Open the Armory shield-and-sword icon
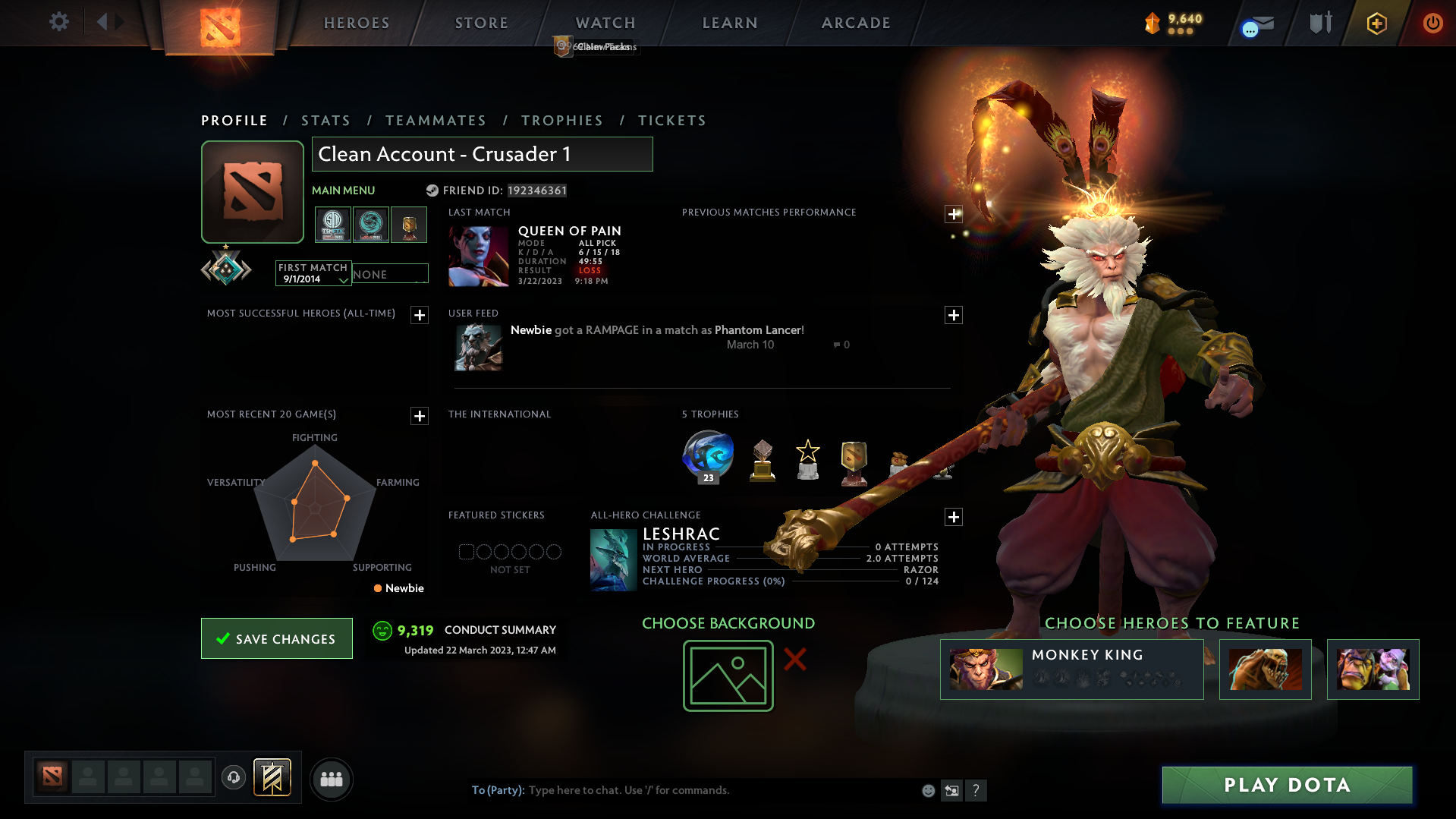Viewport: 1456px width, 819px height. point(1319,23)
